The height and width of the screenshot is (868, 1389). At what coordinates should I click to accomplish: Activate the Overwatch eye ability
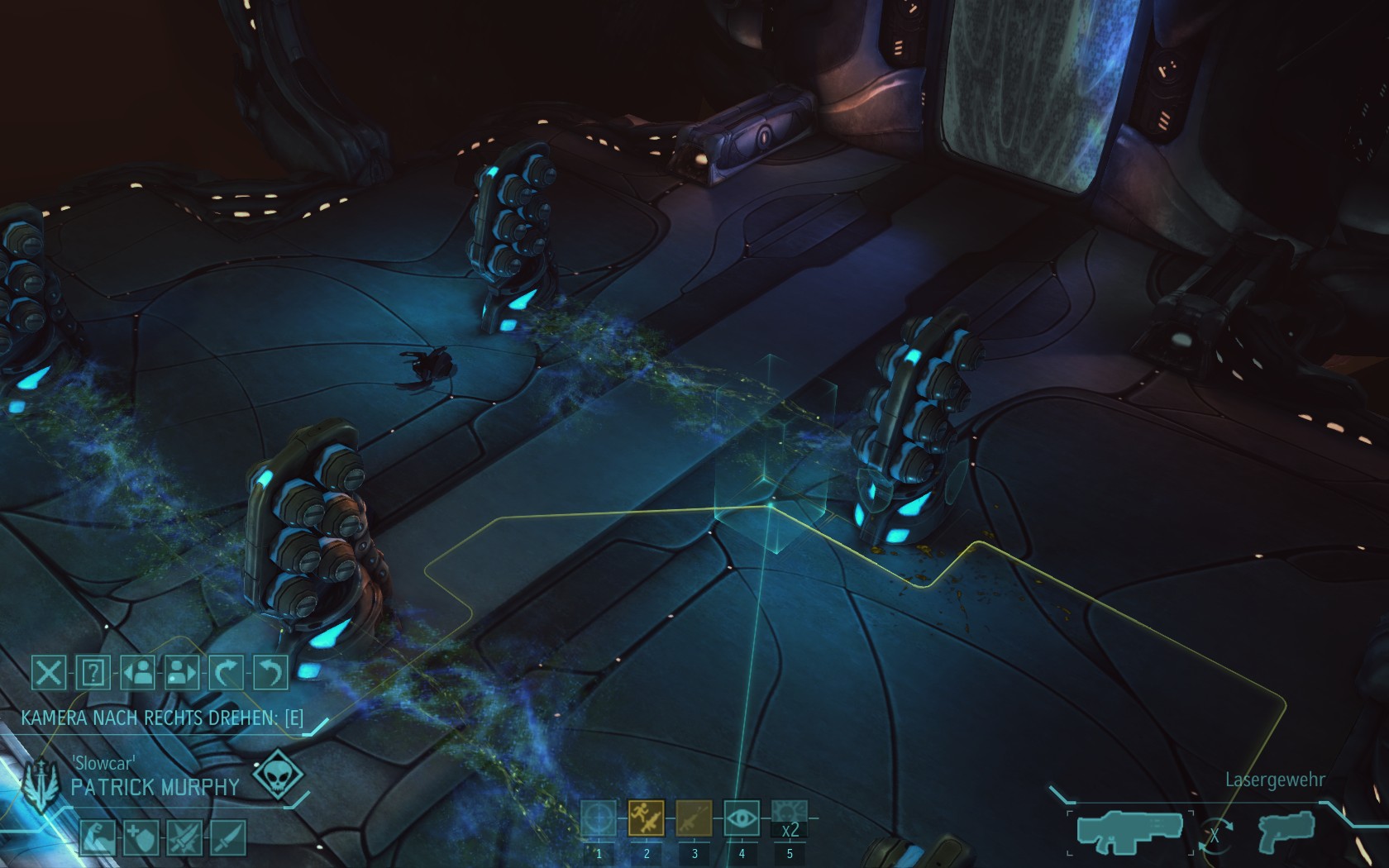tap(742, 819)
